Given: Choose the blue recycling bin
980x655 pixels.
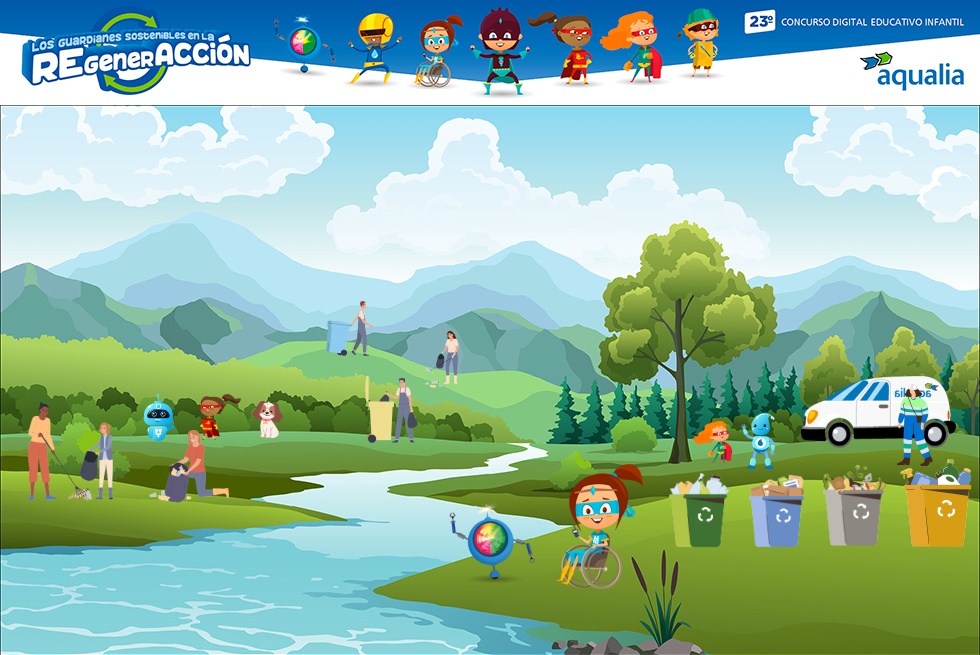Looking at the screenshot, I should click(777, 517).
